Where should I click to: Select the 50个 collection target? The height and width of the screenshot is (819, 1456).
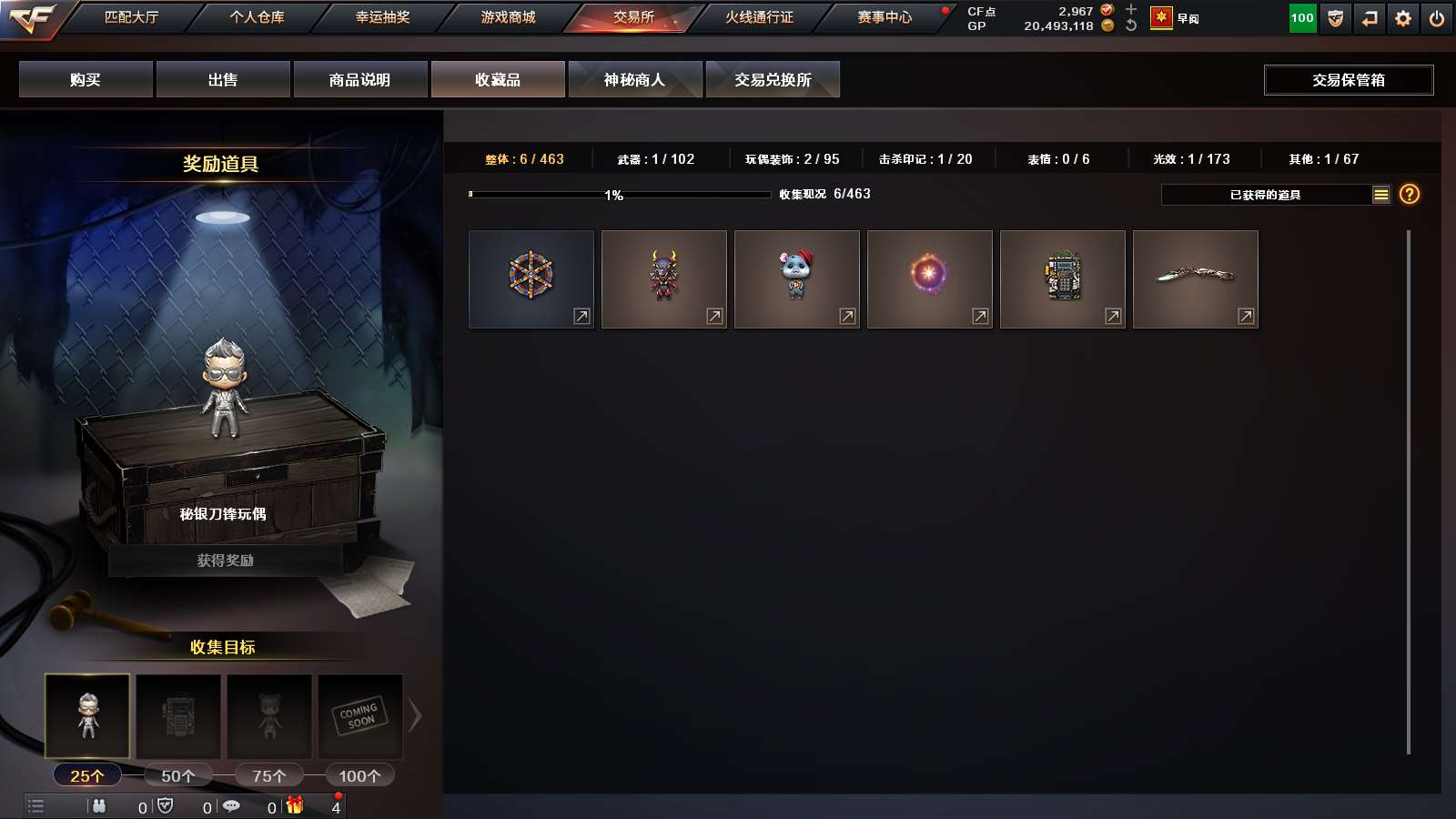177,774
